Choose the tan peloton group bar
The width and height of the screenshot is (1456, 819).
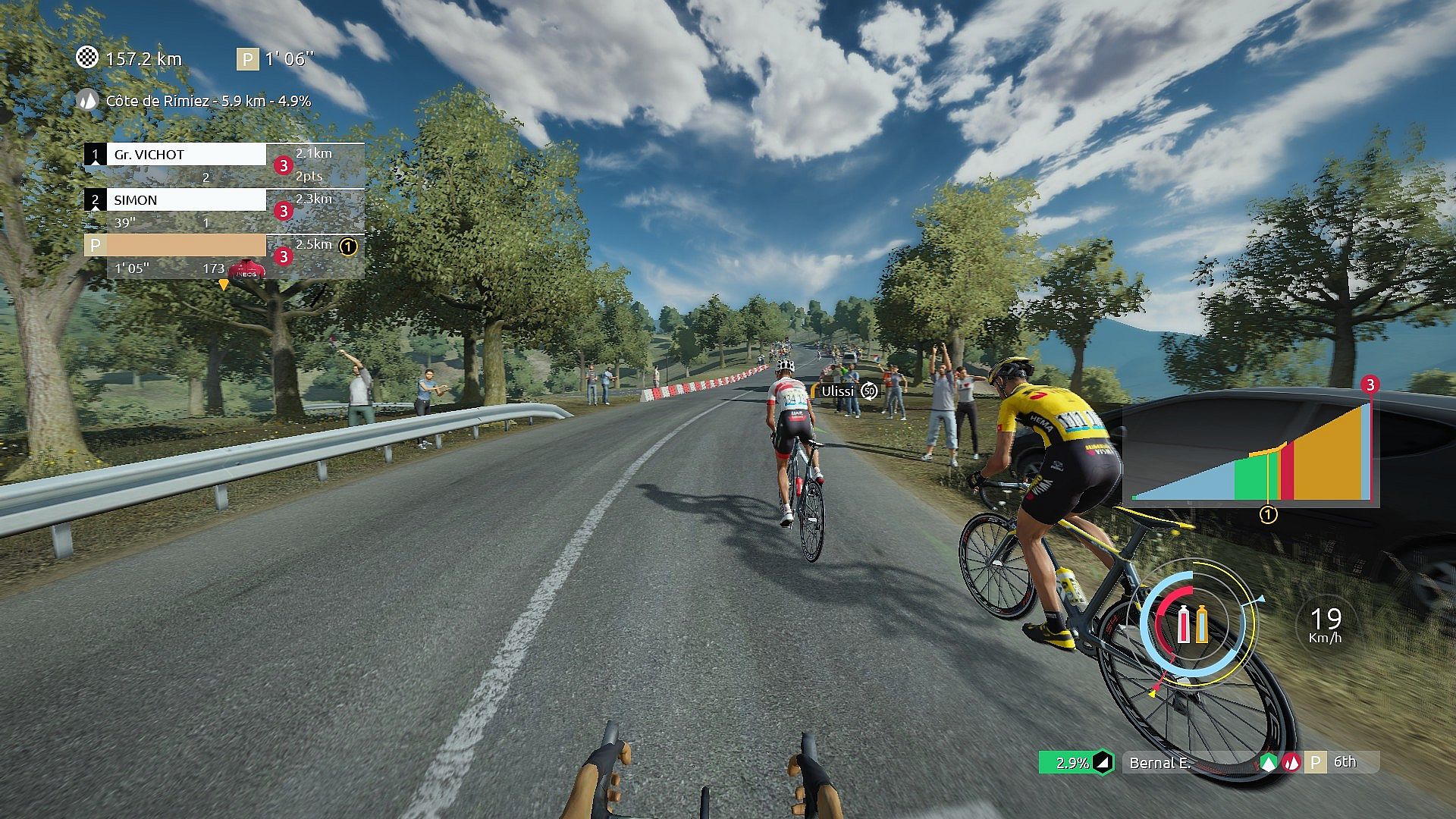pos(186,246)
